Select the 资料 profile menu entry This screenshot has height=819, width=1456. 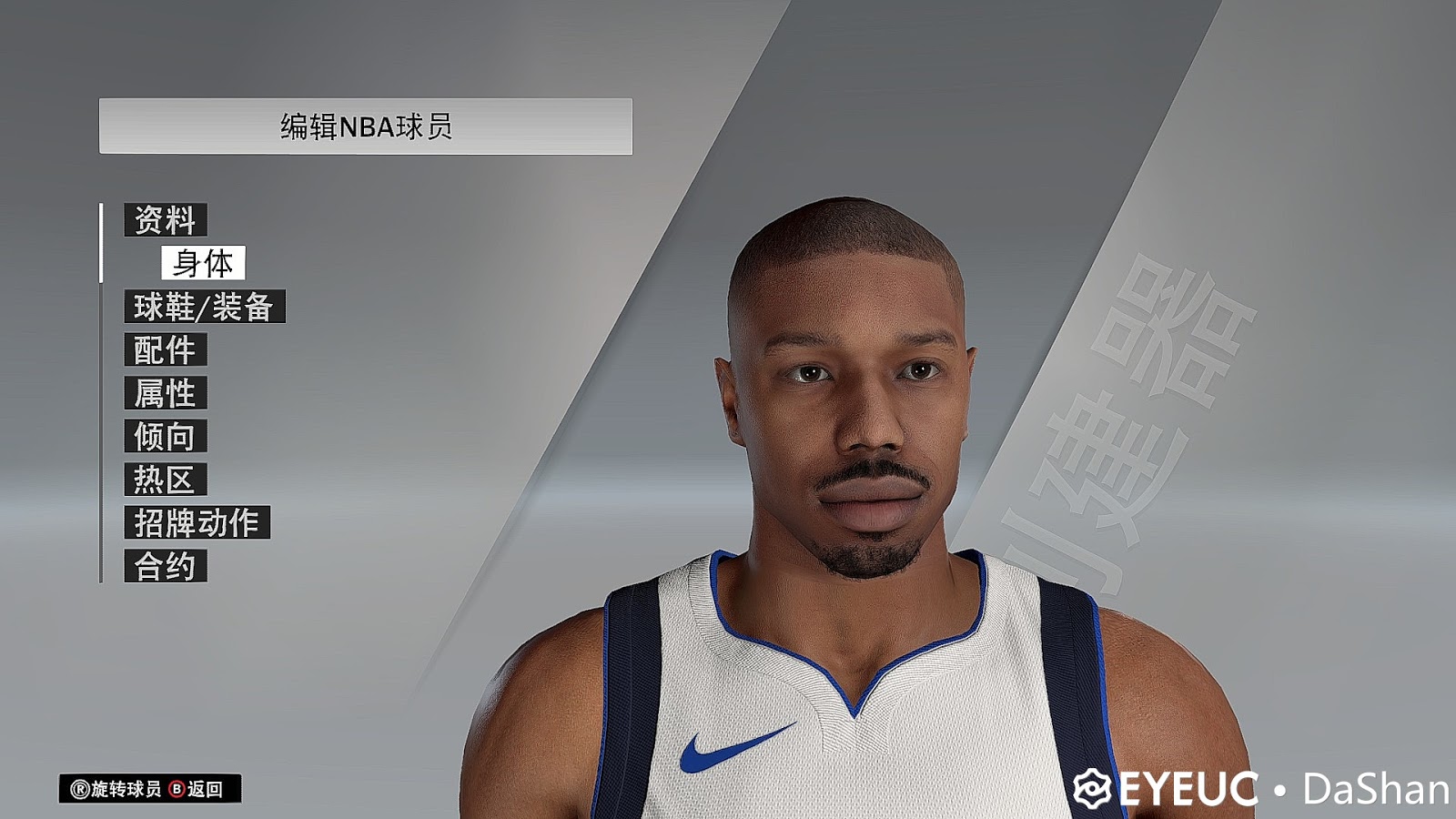click(x=167, y=219)
